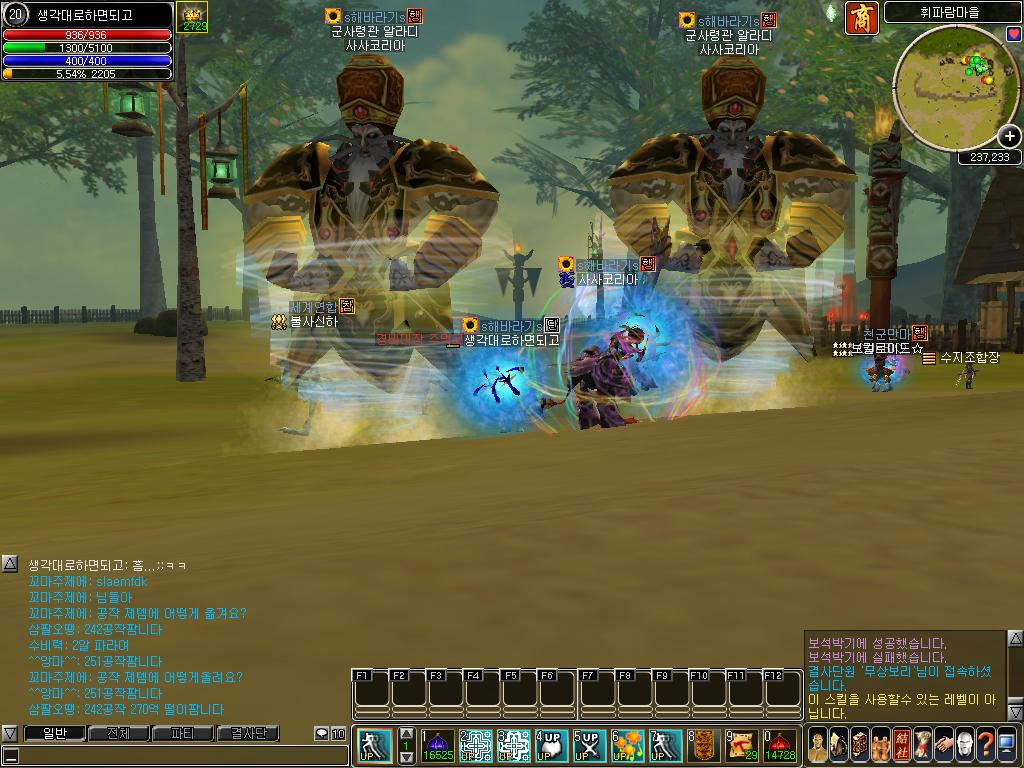Click the circular minimap
The width and height of the screenshot is (1024, 768).
click(955, 88)
